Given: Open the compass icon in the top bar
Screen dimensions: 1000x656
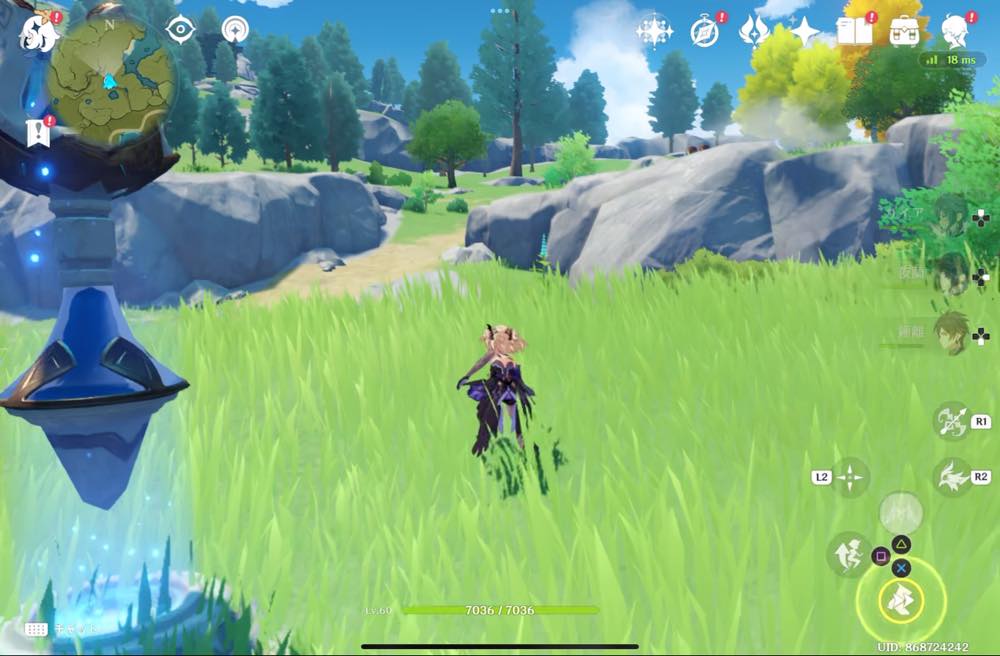Looking at the screenshot, I should [705, 31].
